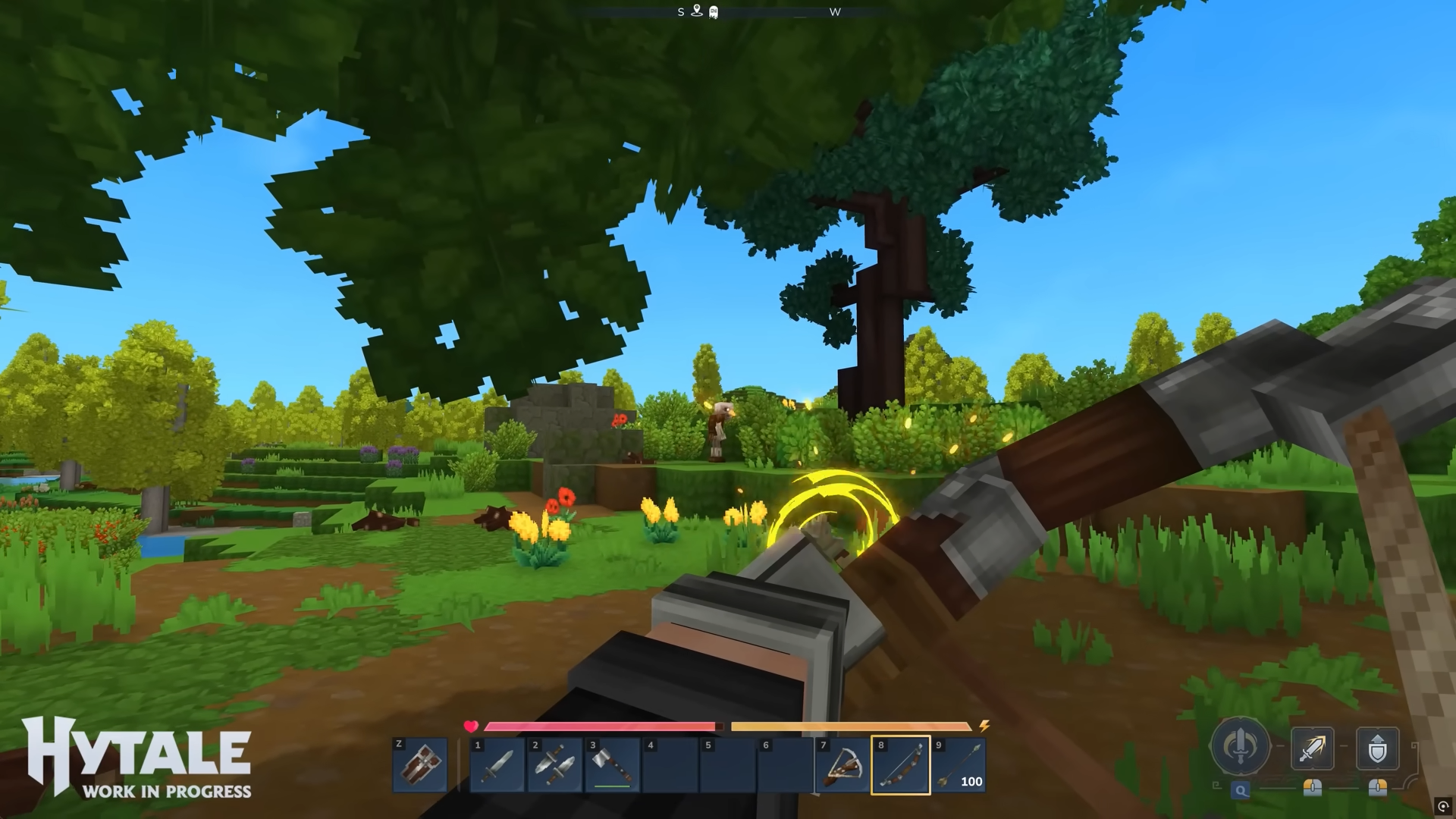1456x819 pixels.
Task: Switch to the crossbow hotbar slot
Action: (843, 765)
